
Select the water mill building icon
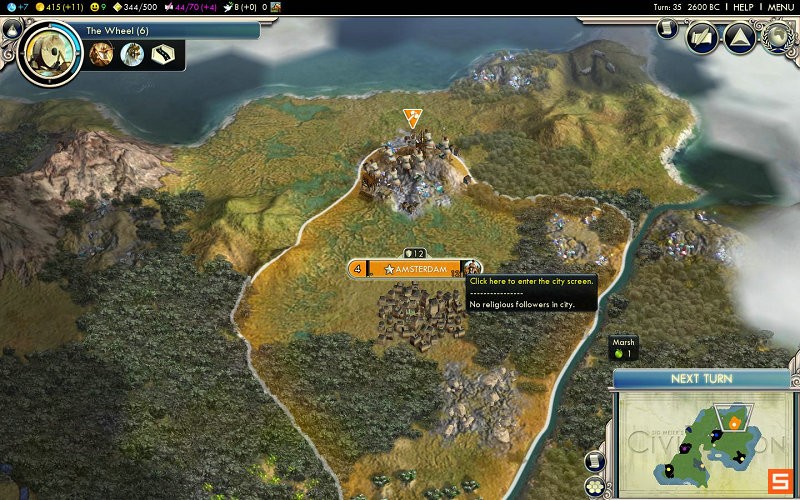click(132, 54)
